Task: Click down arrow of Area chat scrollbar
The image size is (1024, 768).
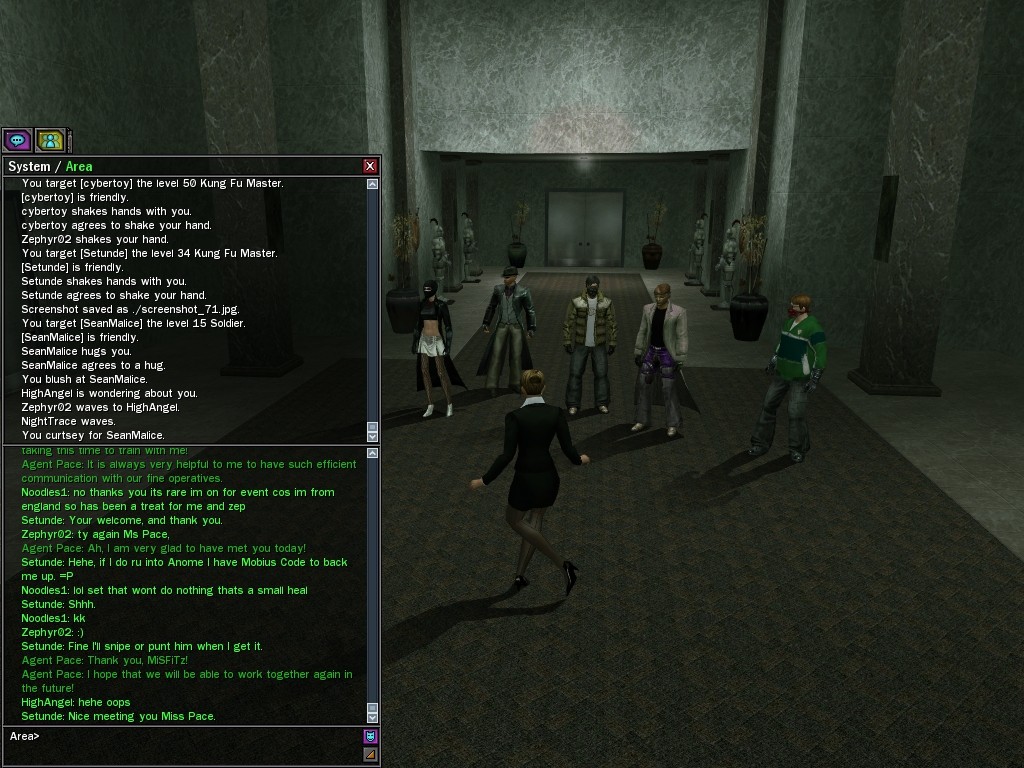Action: coord(373,717)
